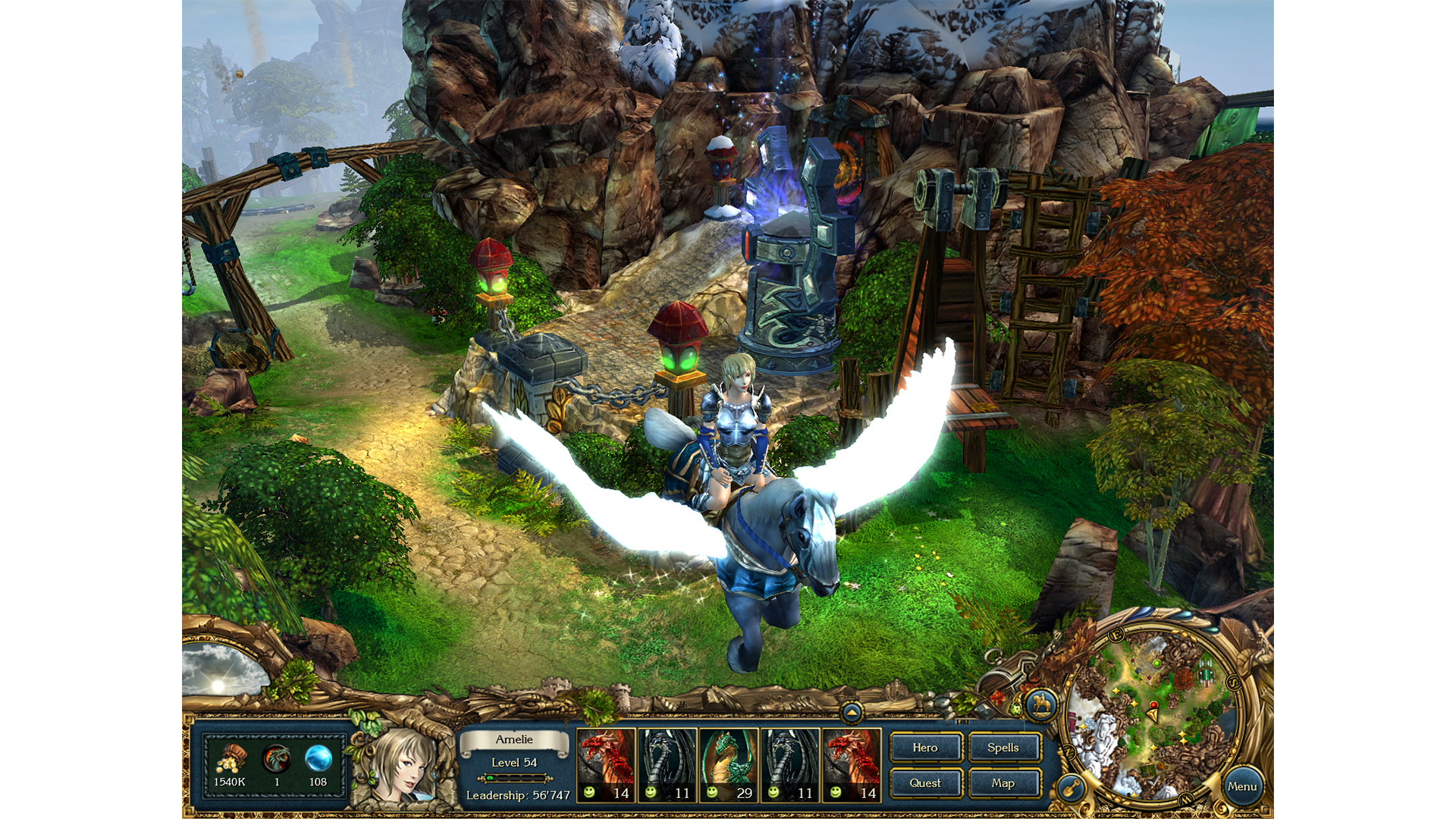The image size is (1456, 819).
Task: Click the player arrow on the minimap
Action: (x=1153, y=716)
